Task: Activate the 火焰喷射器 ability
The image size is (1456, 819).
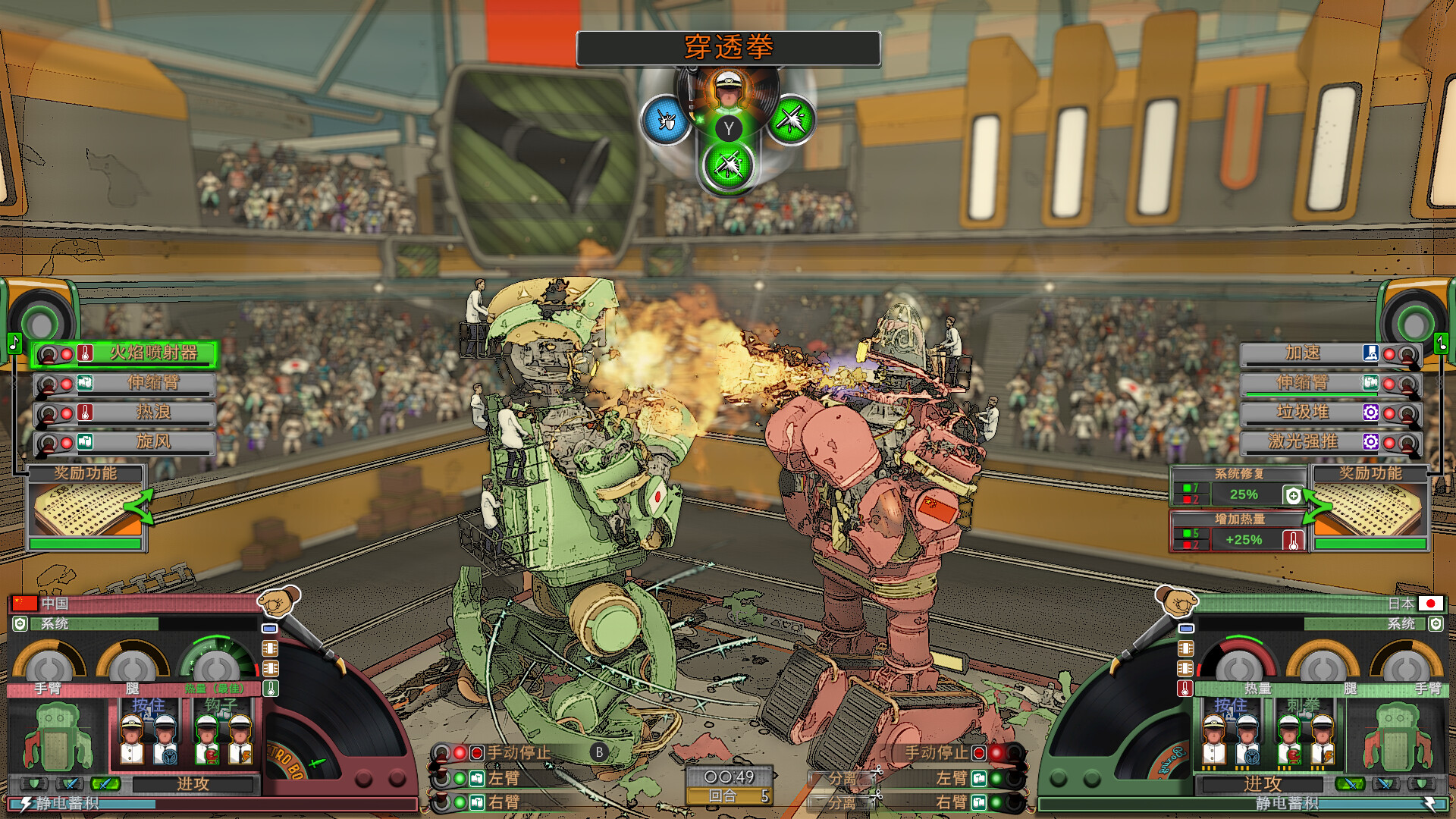Action: (152, 353)
